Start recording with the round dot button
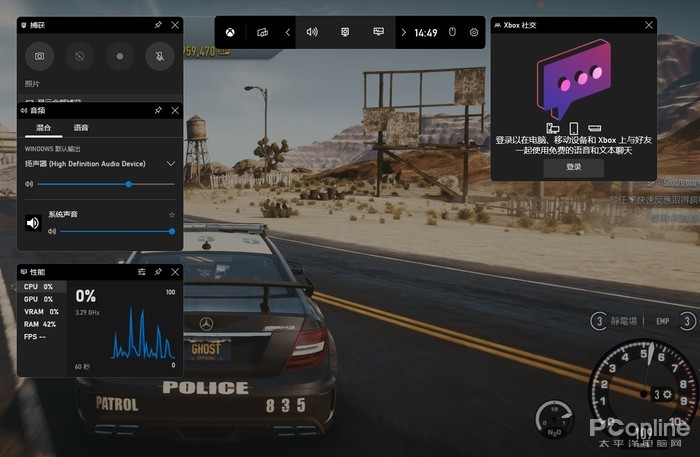 click(120, 57)
